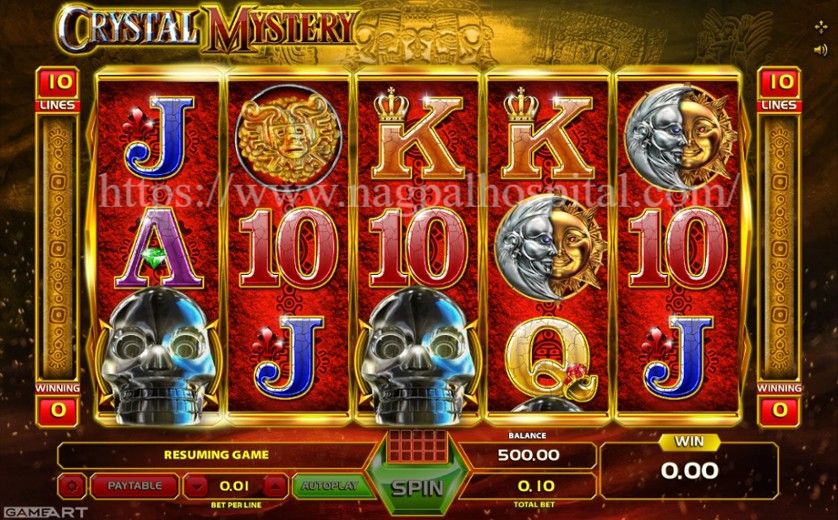Decrease the bet per line
The image size is (838, 520).
198,486
